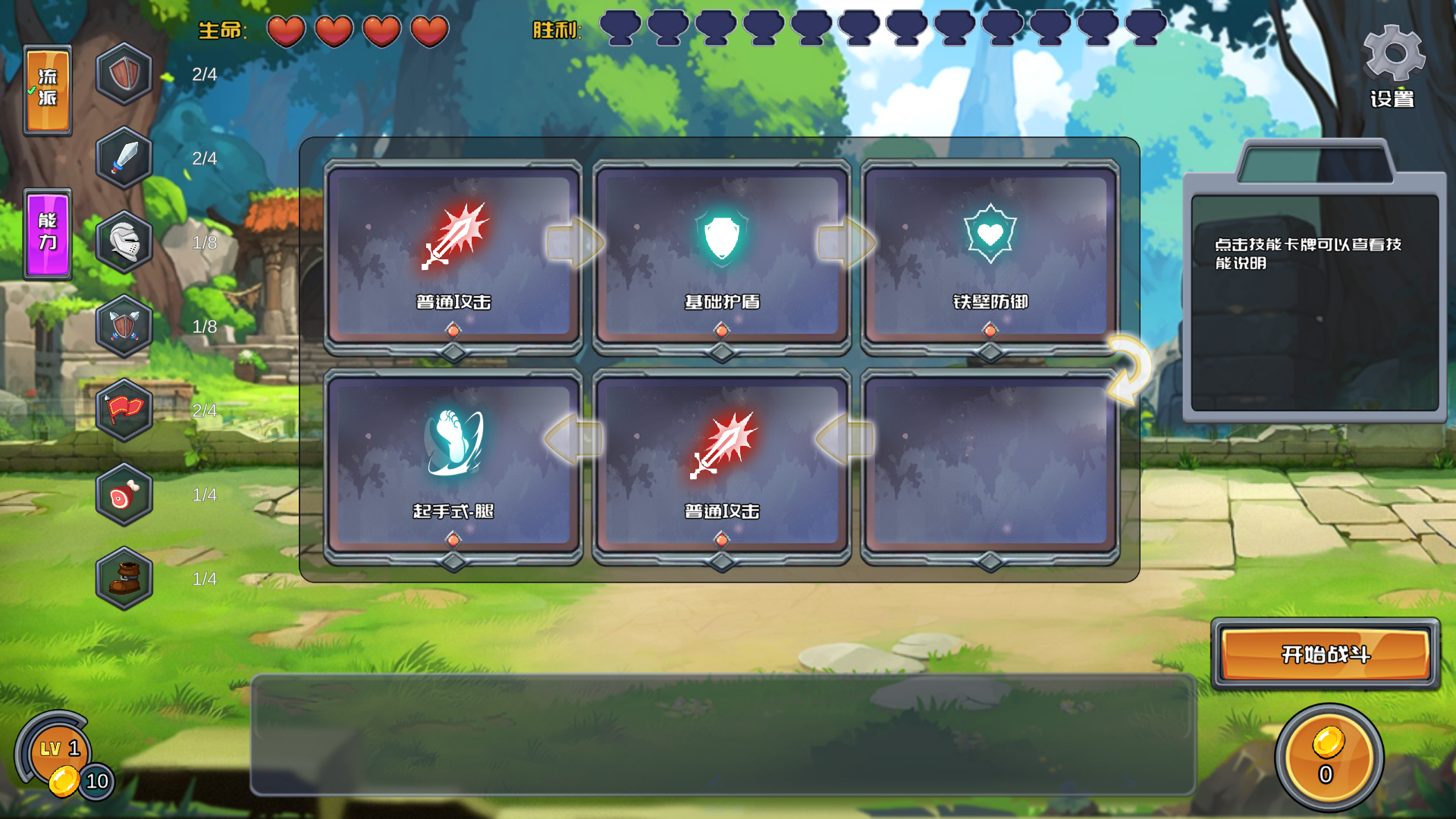Viewport: 1456px width, 819px height.
Task: Switch to the 流派 tab
Action: 48,90
